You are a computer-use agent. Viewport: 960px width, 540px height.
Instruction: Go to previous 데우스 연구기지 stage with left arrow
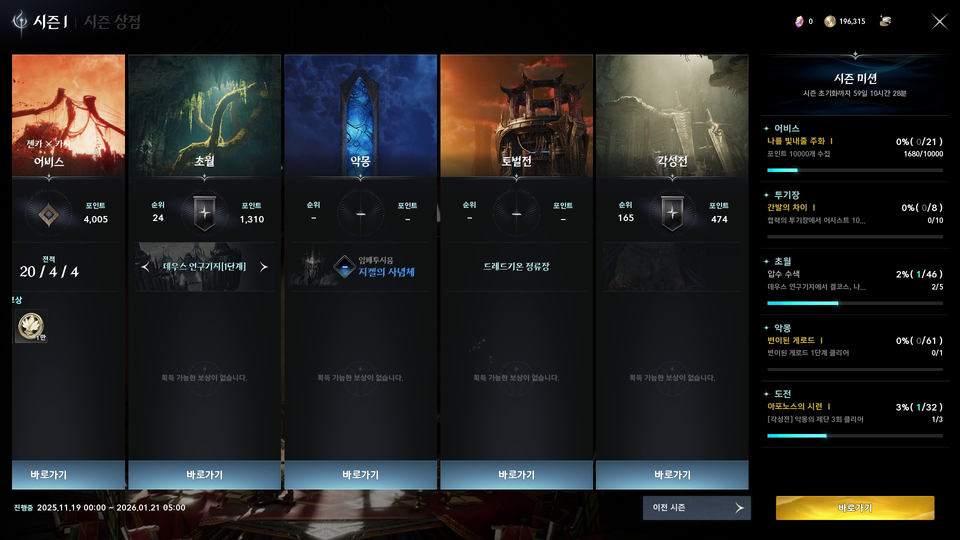(x=146, y=267)
